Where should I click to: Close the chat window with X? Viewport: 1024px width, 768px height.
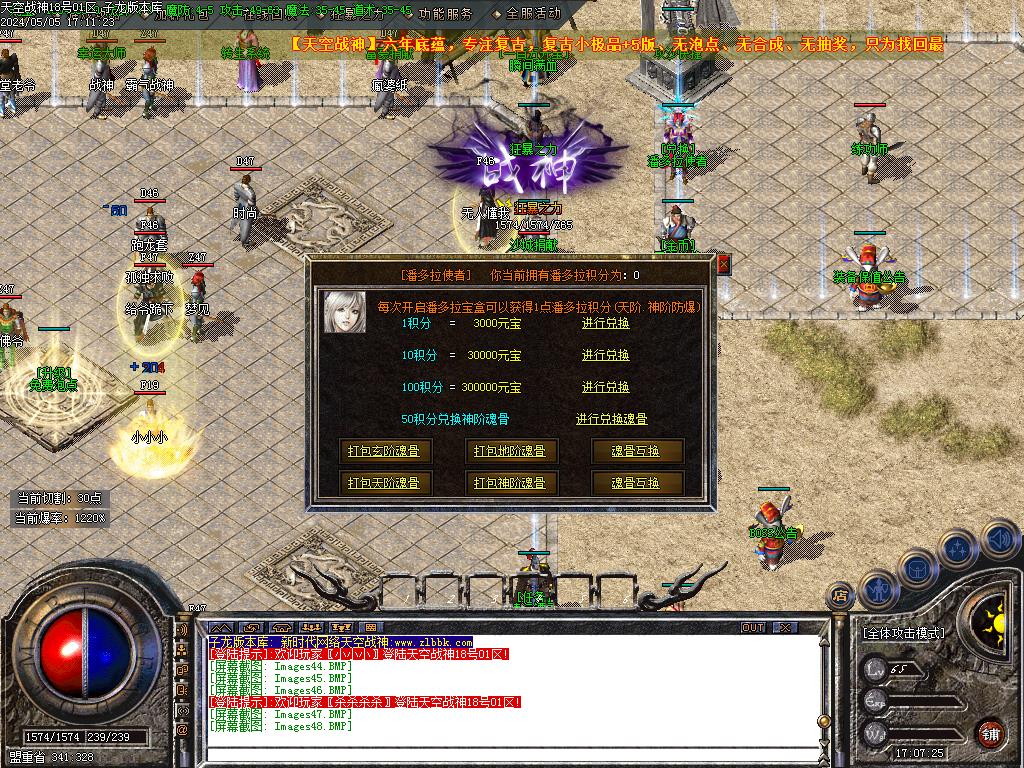(785, 628)
